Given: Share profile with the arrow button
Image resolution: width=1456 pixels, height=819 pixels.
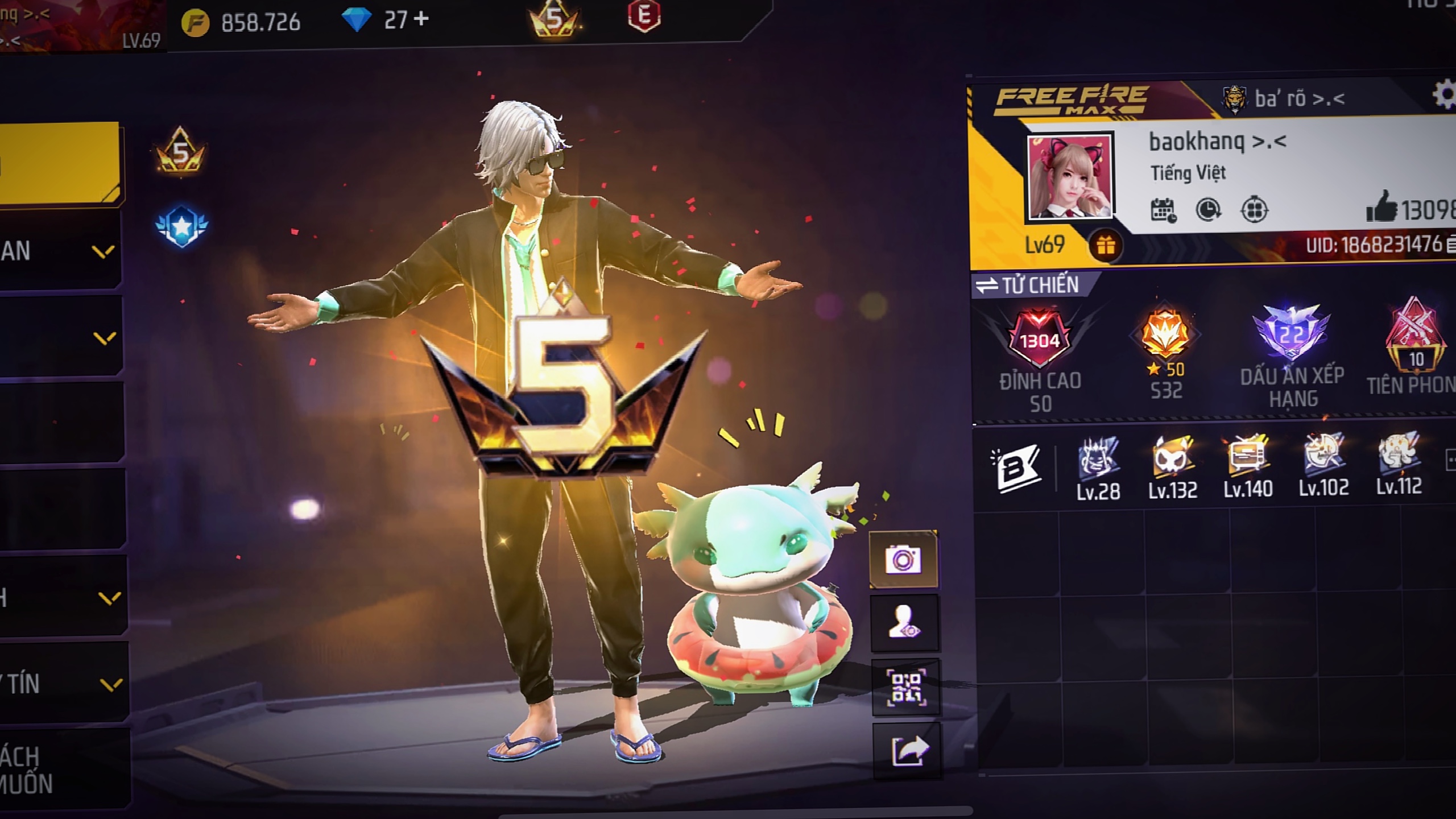Looking at the screenshot, I should (x=908, y=752).
